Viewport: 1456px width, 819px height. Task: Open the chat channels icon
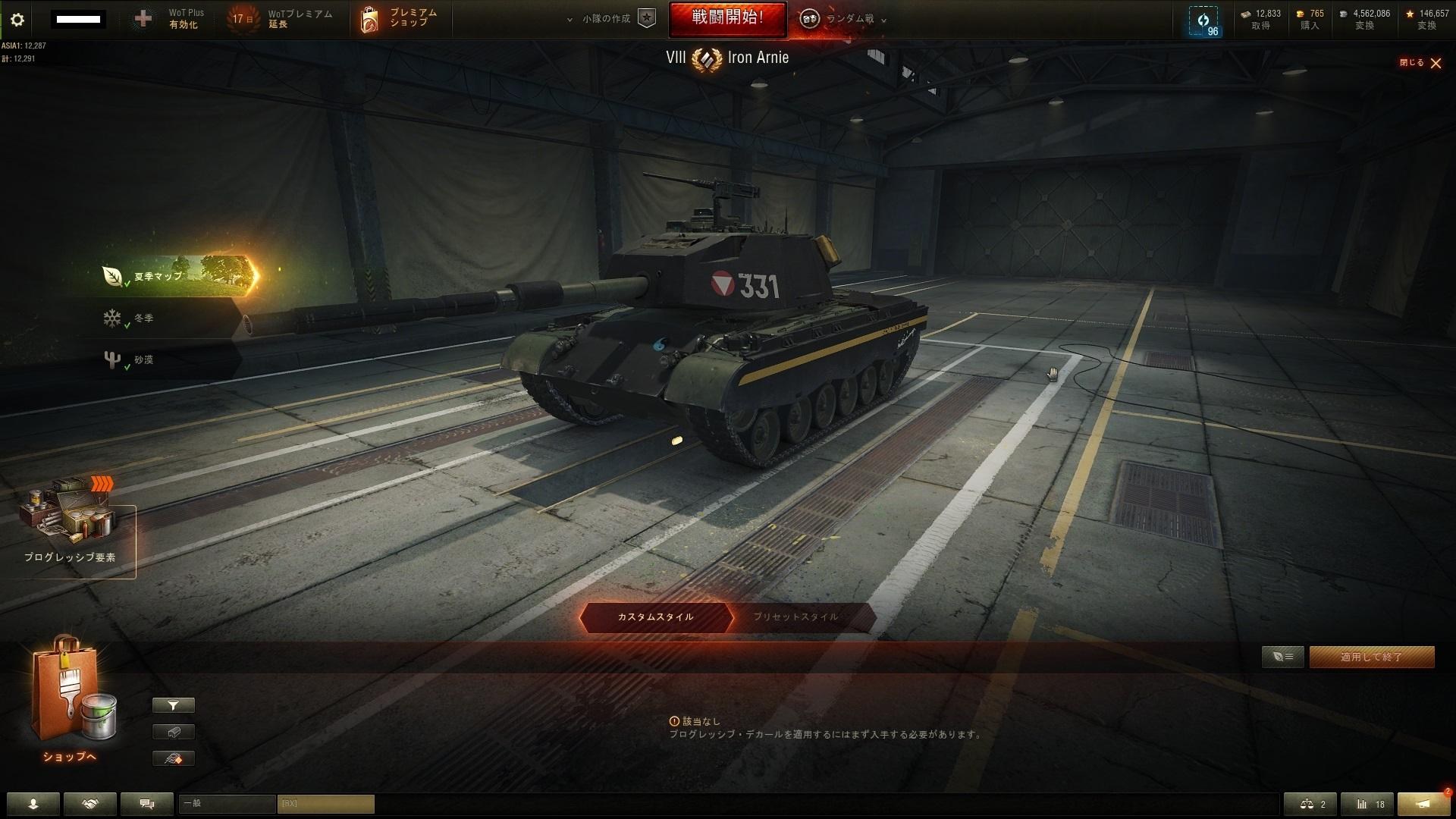pos(146,804)
